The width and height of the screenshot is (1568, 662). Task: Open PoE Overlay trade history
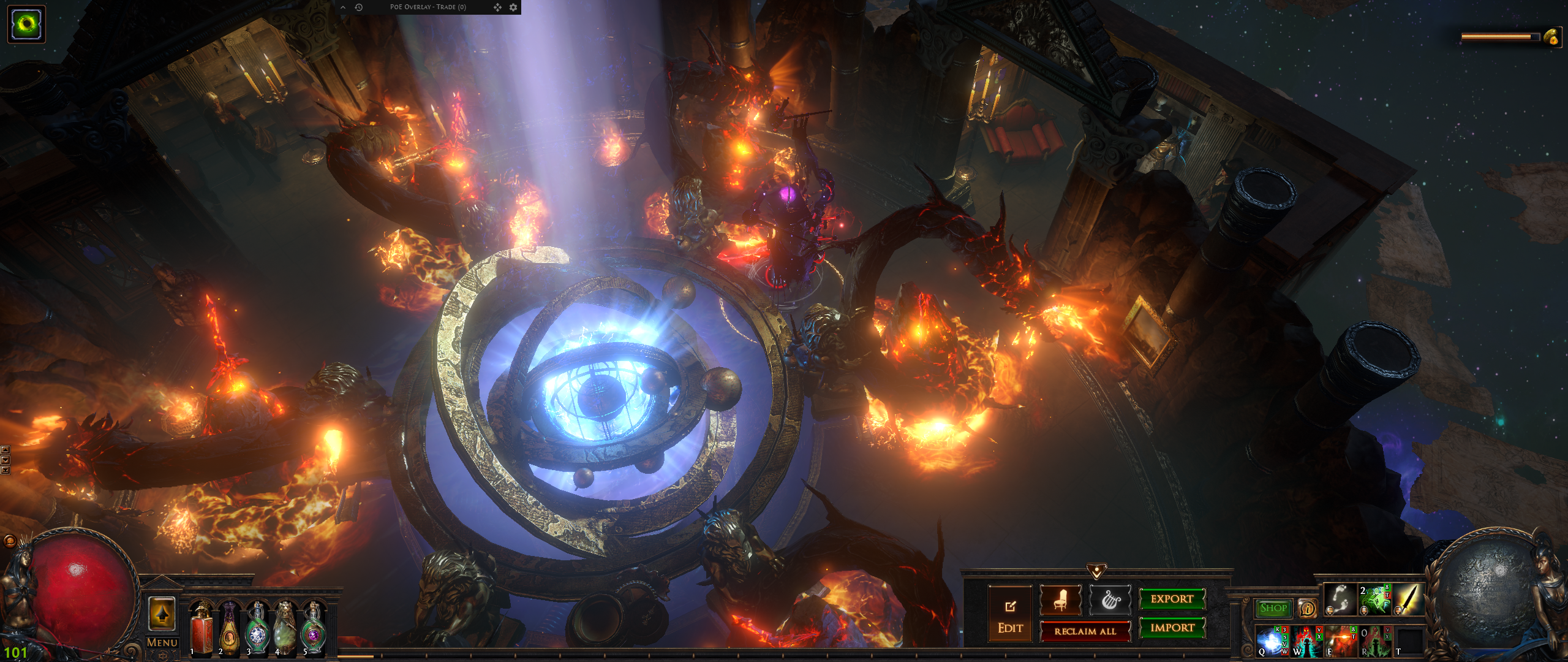click(x=359, y=7)
